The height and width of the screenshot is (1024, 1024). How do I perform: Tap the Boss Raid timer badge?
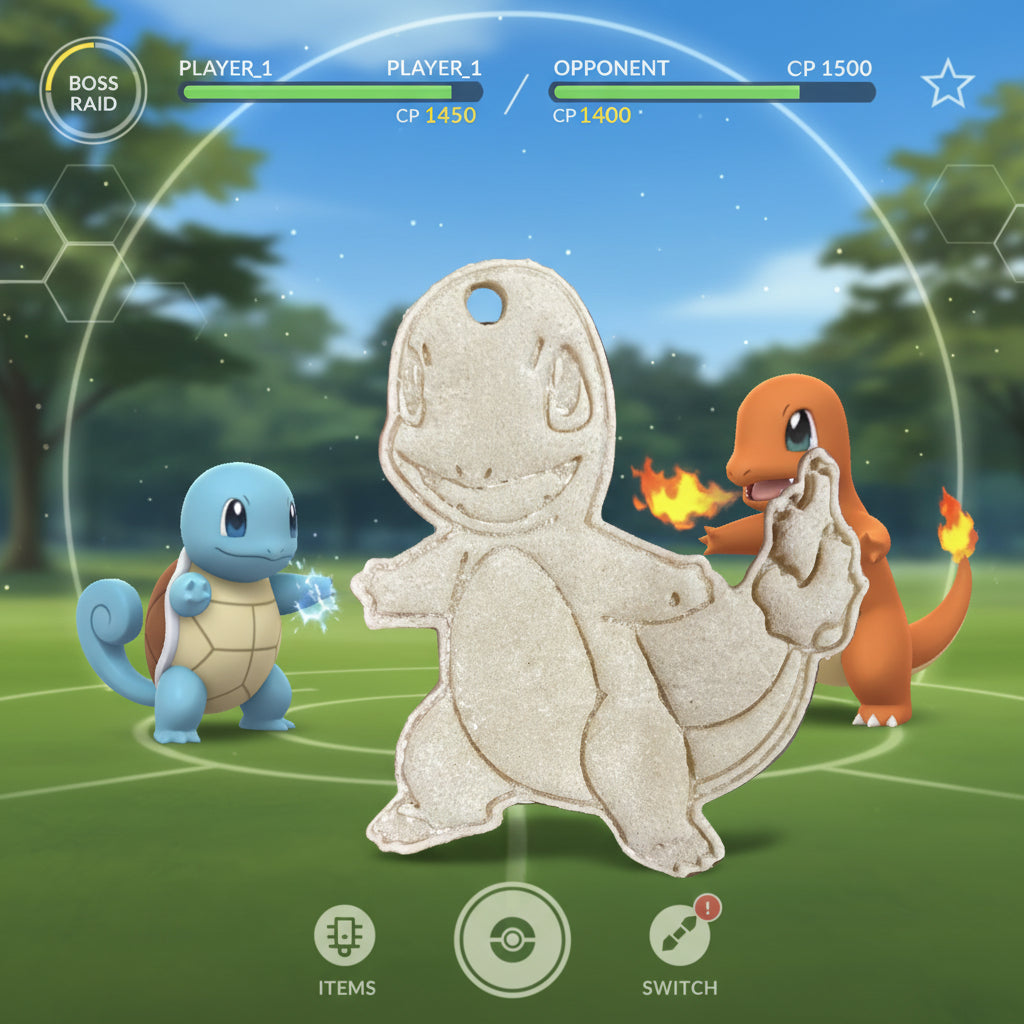tap(93, 92)
